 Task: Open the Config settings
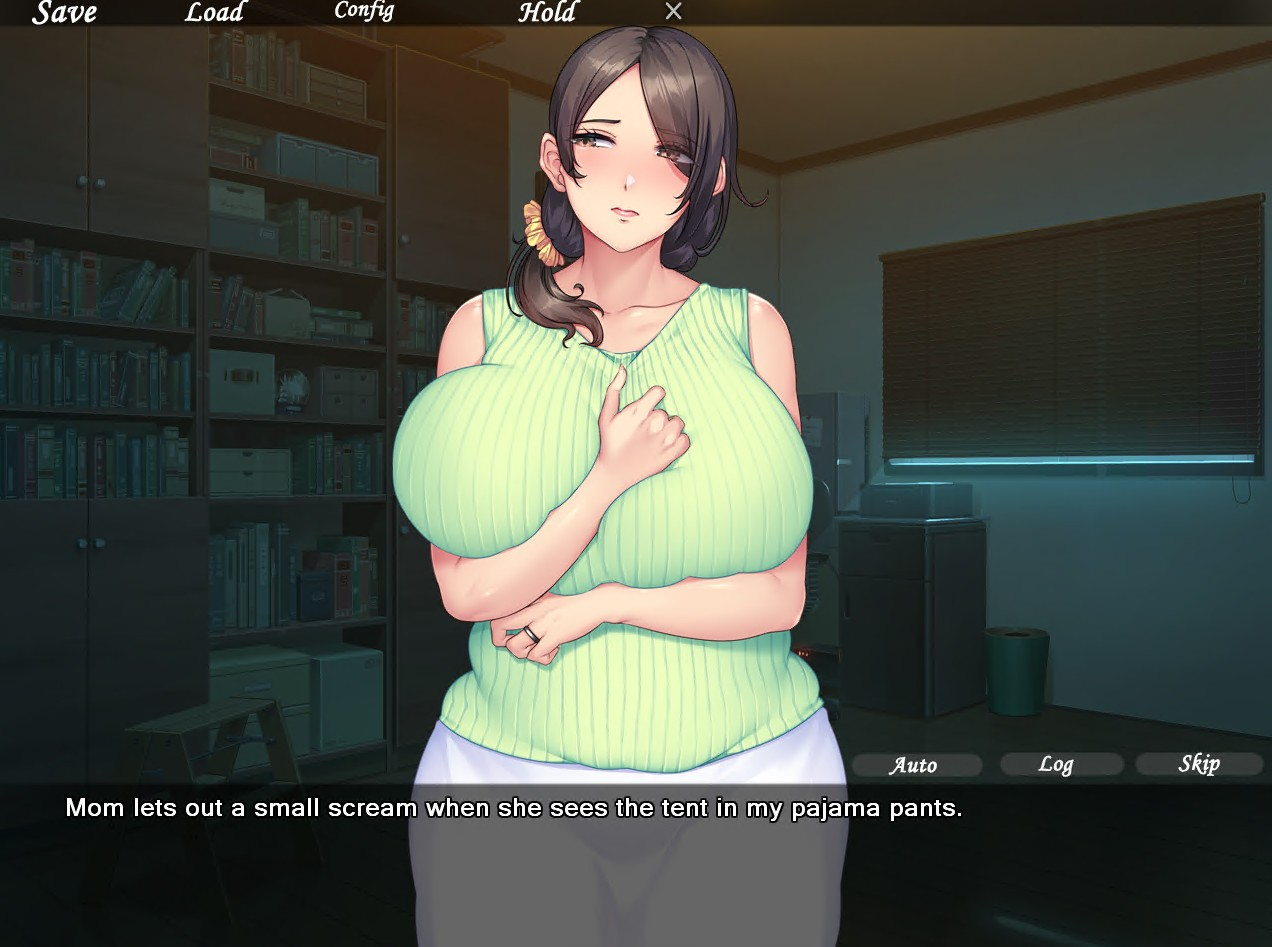(x=364, y=11)
